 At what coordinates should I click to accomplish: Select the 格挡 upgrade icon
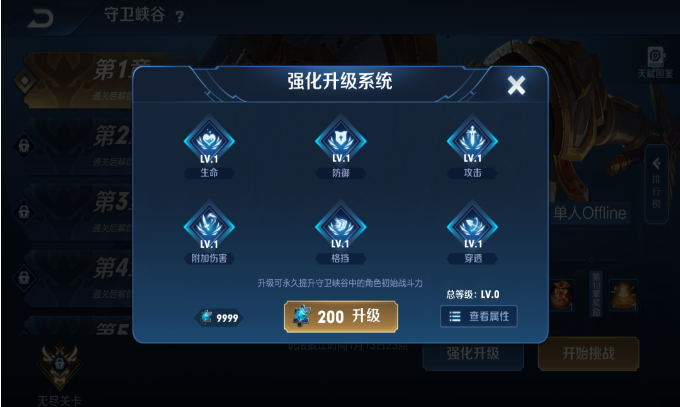point(340,227)
